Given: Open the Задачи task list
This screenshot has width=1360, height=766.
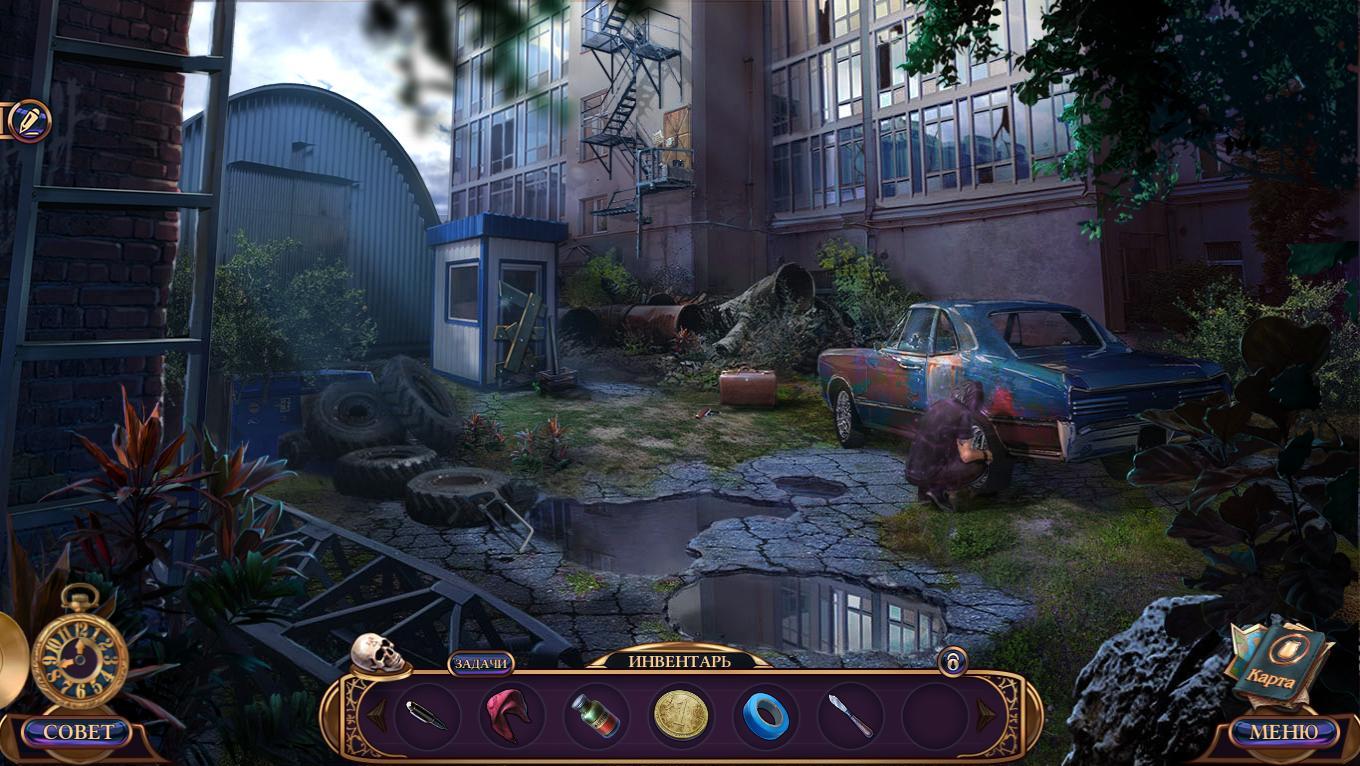Looking at the screenshot, I should [x=481, y=663].
